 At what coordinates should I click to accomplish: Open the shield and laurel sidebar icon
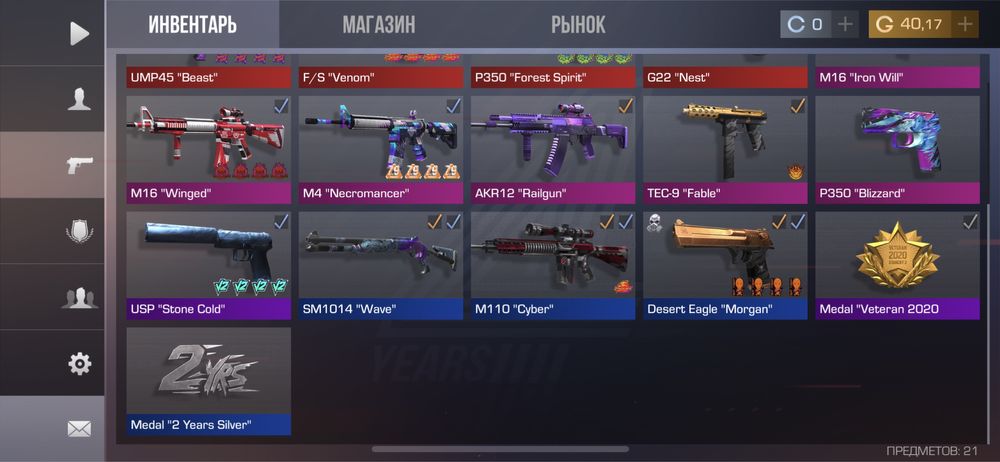pos(79,231)
